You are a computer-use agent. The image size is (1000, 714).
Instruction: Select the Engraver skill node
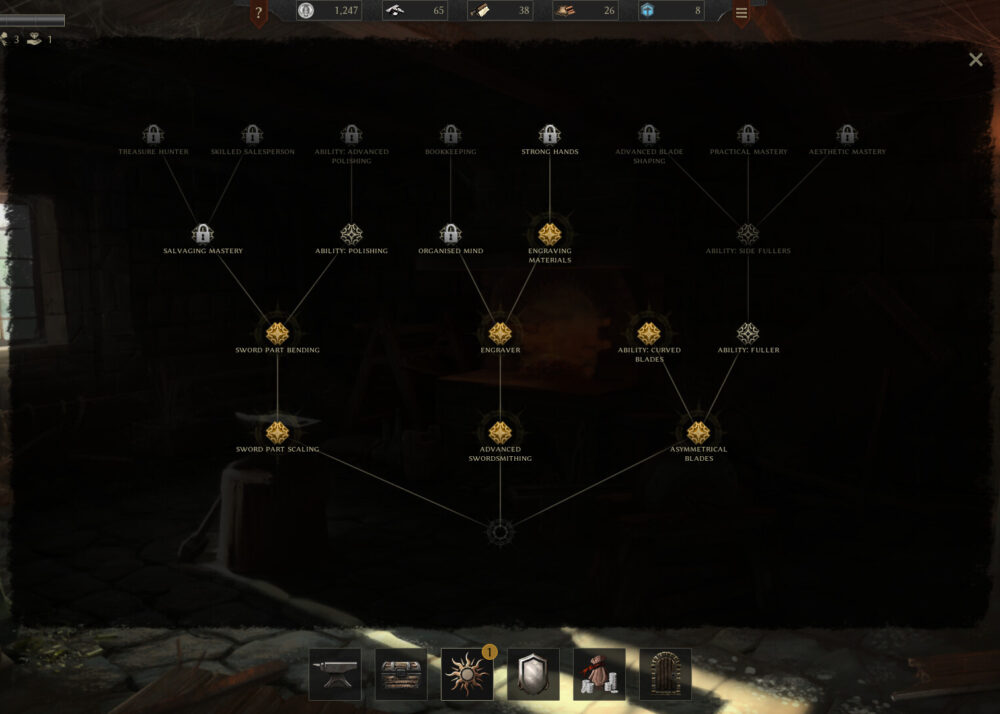click(x=500, y=333)
